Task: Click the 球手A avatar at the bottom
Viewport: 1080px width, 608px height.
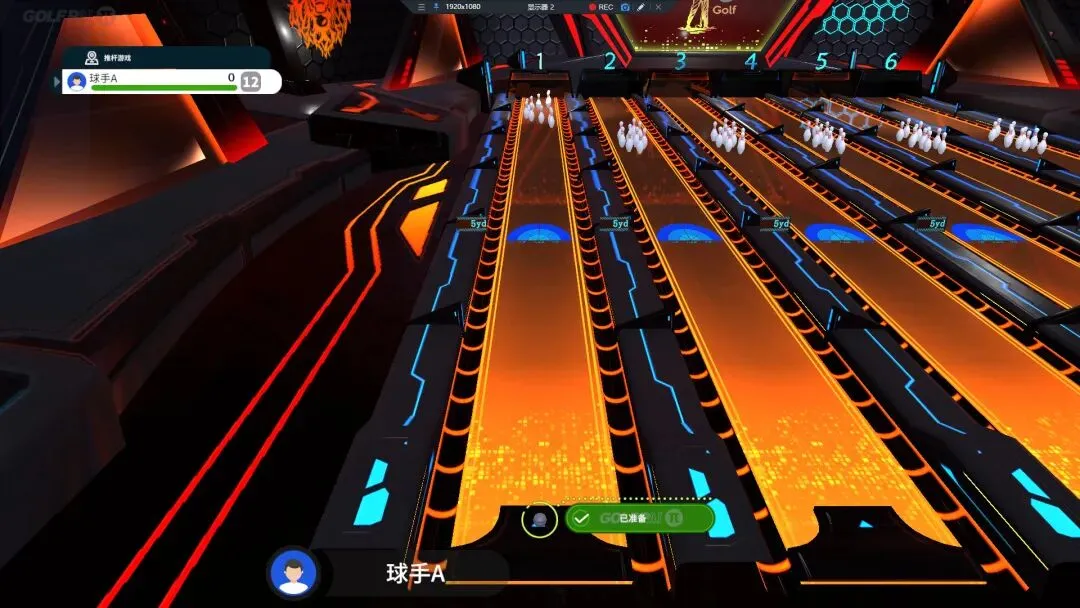Action: click(x=293, y=573)
